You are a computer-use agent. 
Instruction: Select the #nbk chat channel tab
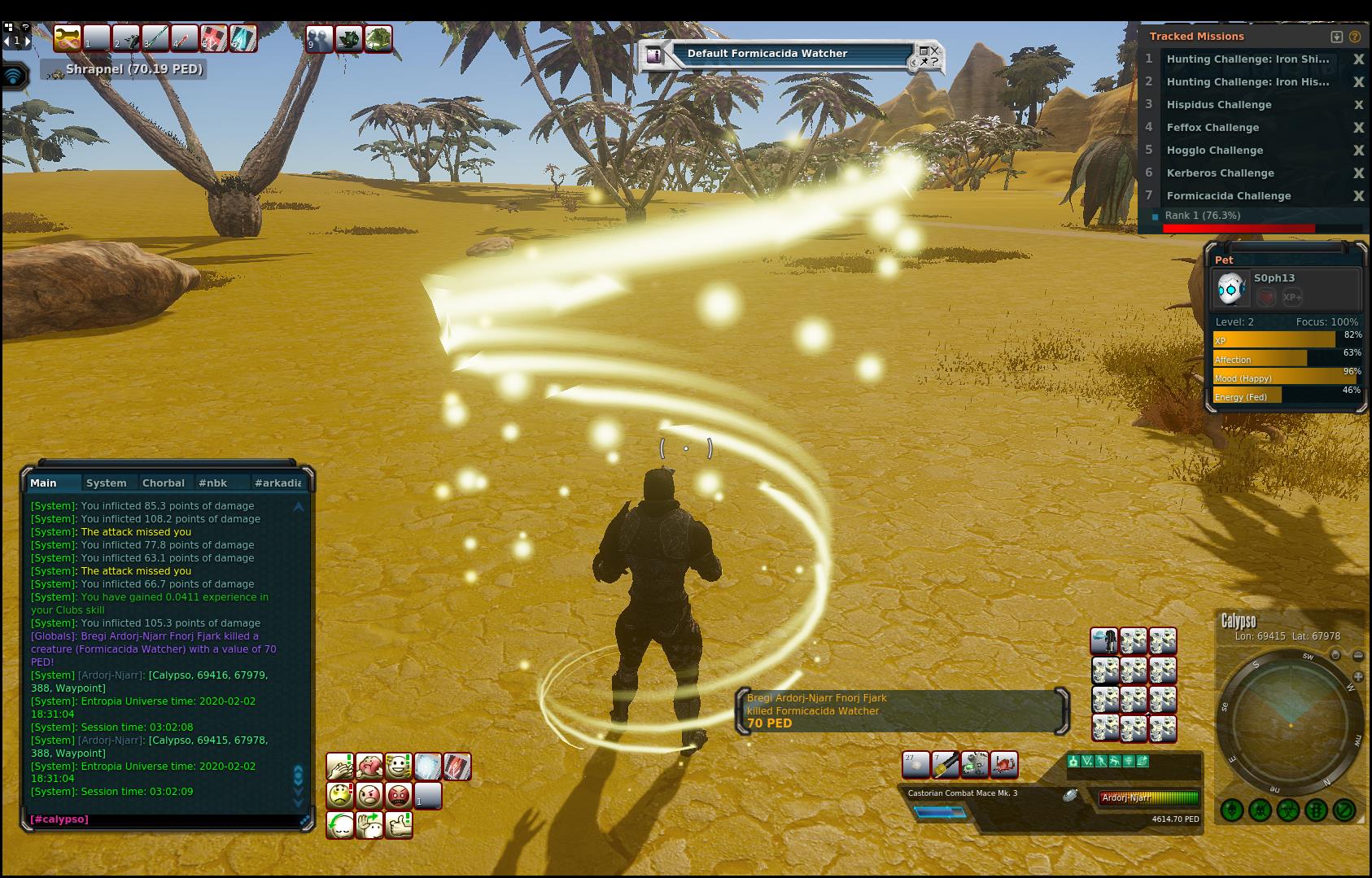(x=212, y=483)
